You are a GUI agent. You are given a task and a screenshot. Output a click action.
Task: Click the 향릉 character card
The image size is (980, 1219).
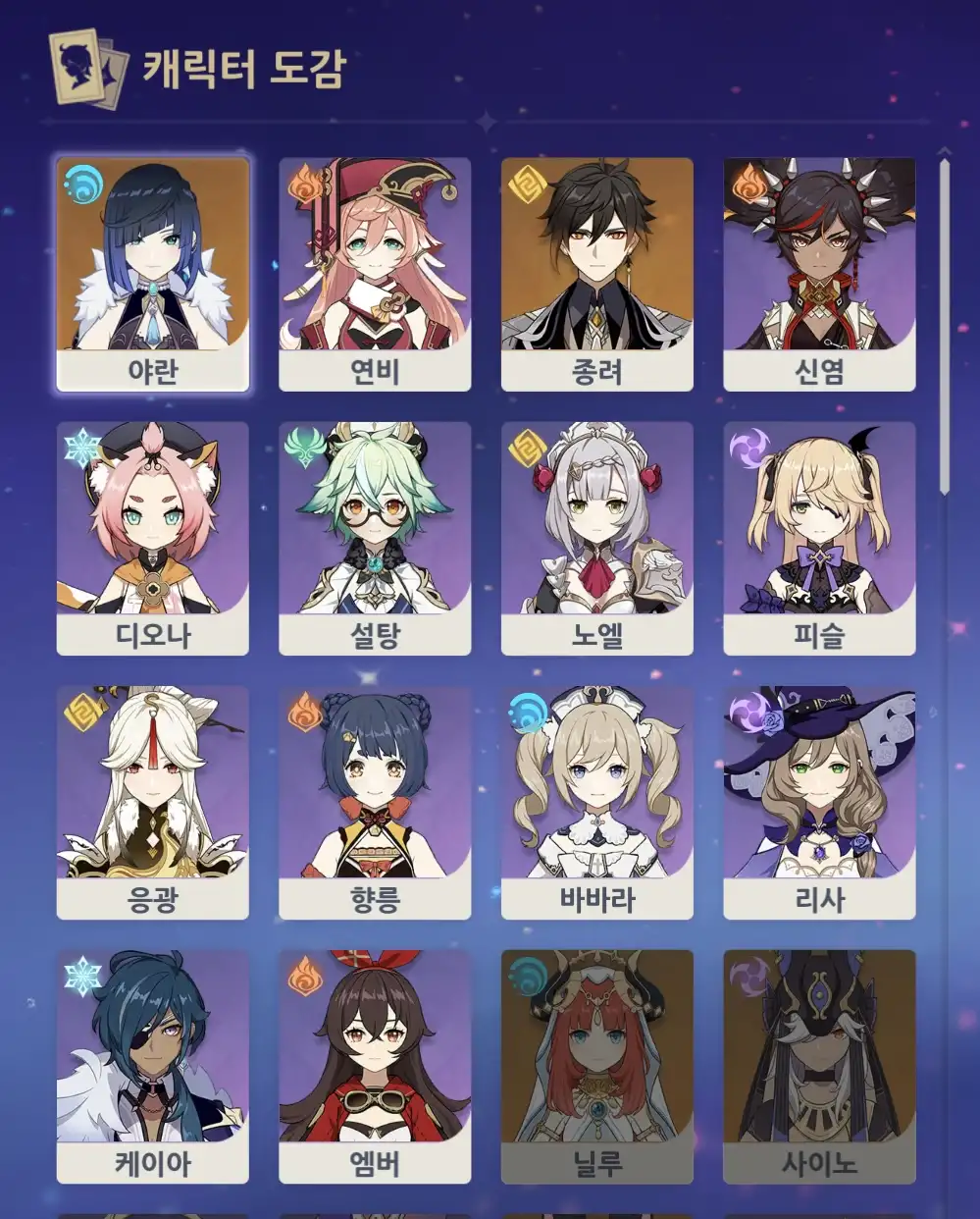pos(375,802)
